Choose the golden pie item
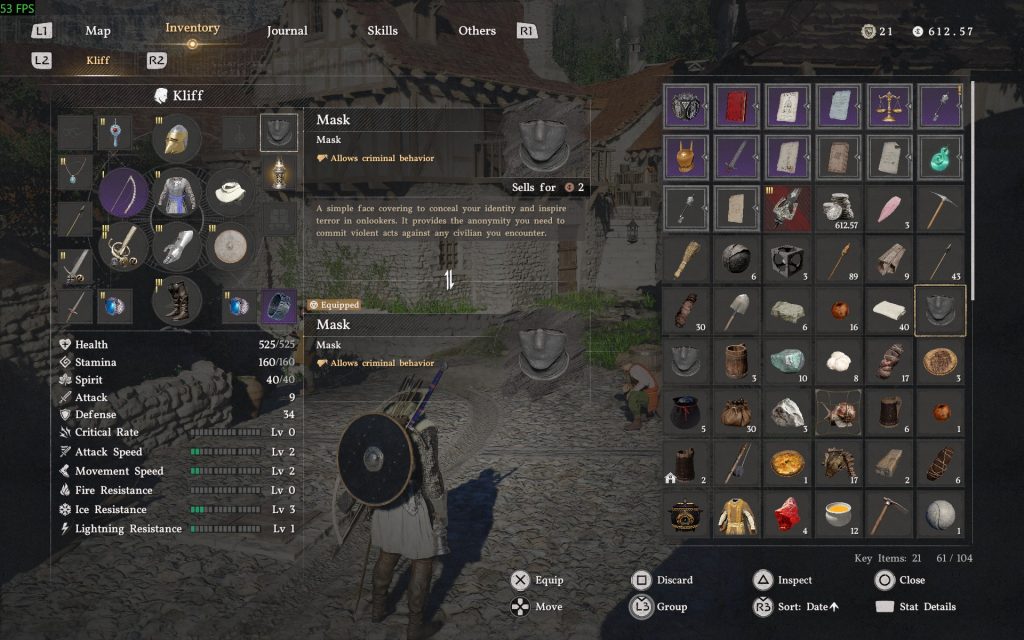 (x=788, y=463)
